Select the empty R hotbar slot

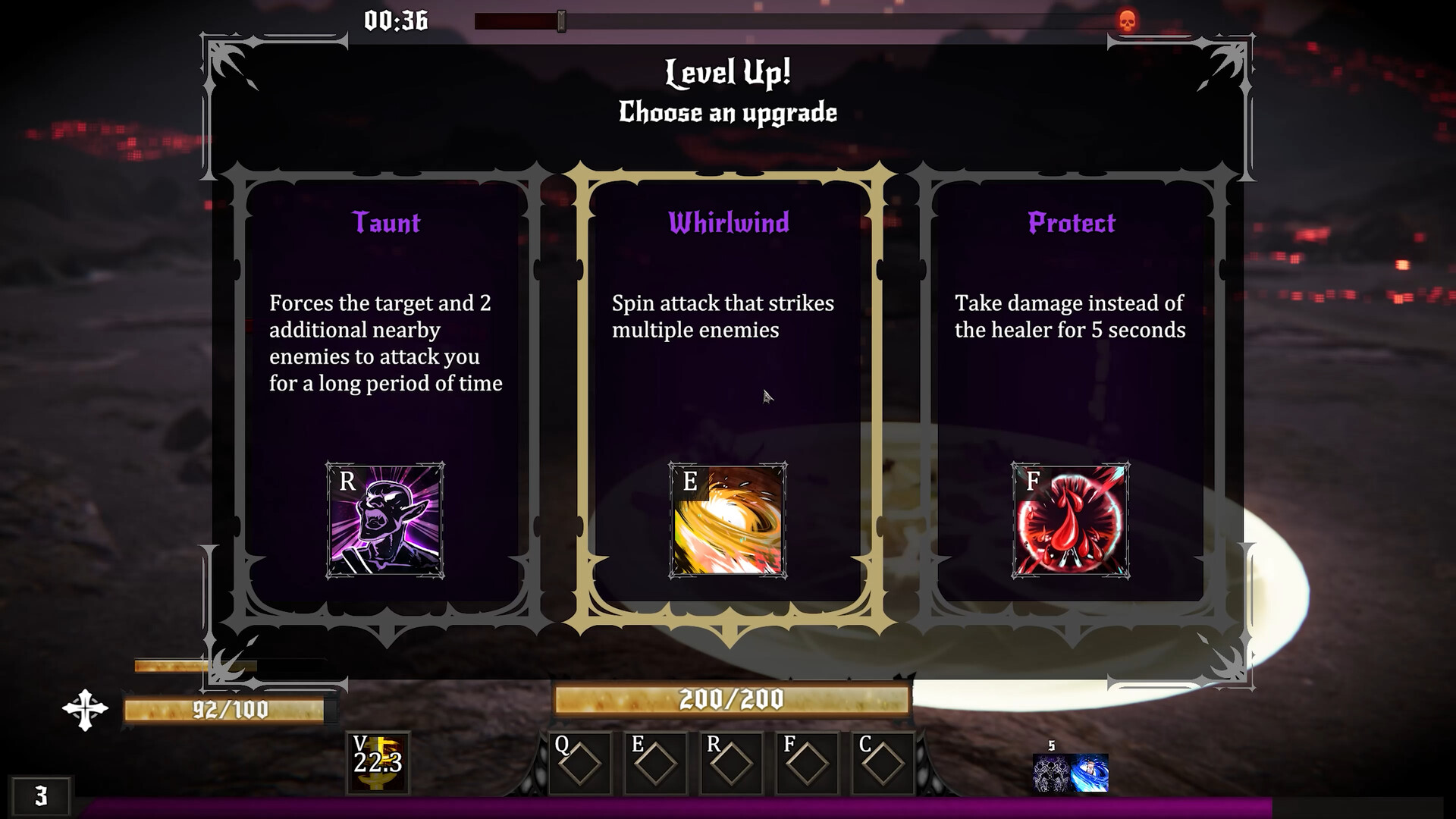click(x=731, y=763)
